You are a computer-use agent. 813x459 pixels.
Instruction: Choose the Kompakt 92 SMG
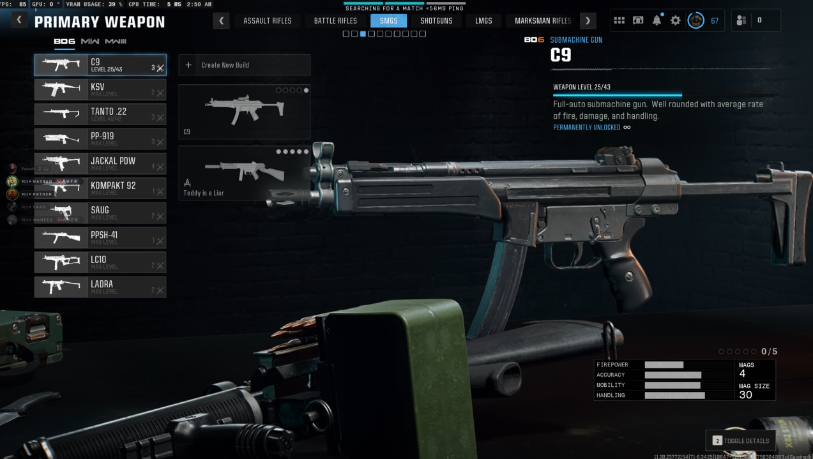coord(100,188)
